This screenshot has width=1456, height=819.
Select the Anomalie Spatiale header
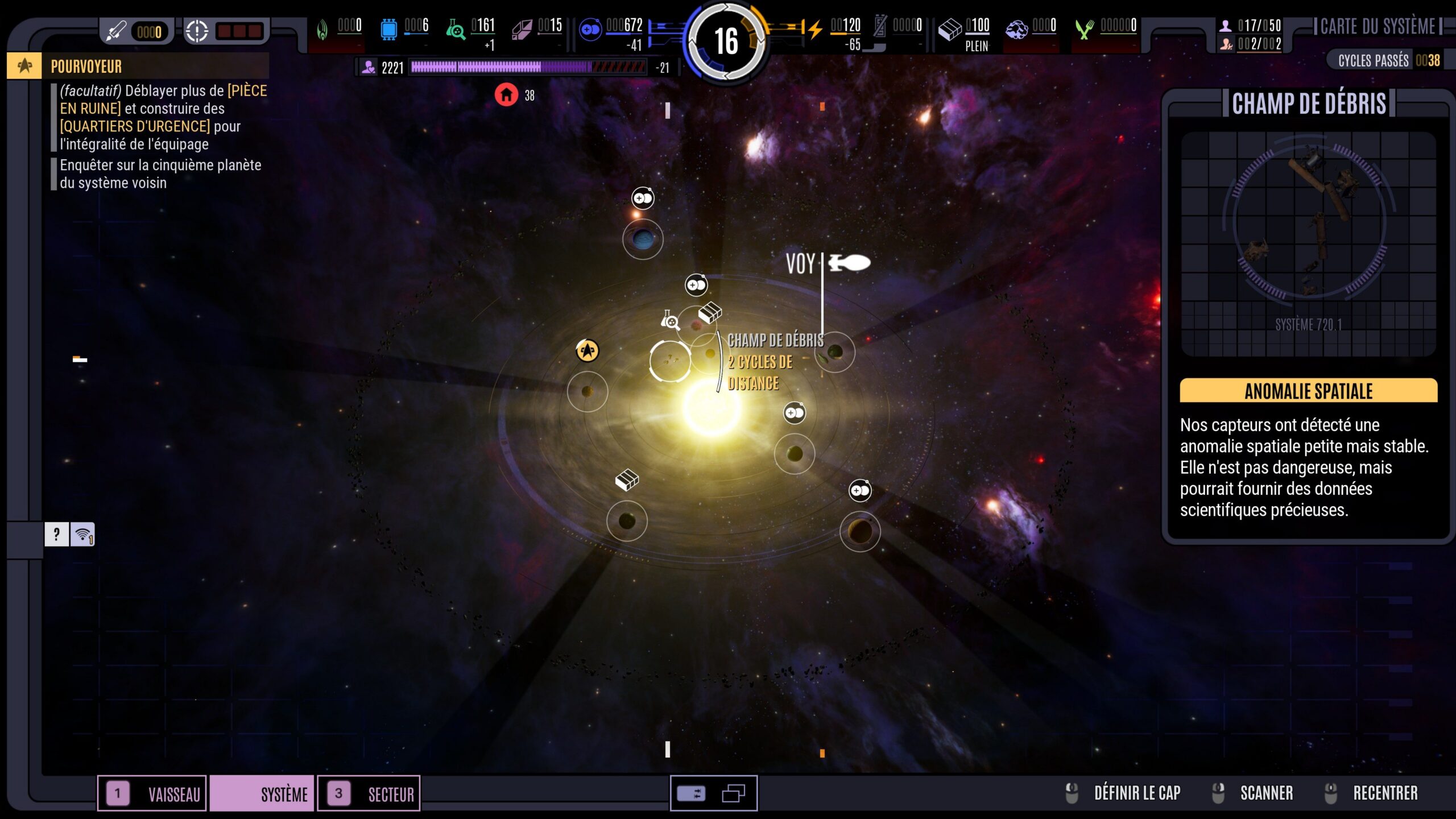pos(1308,391)
